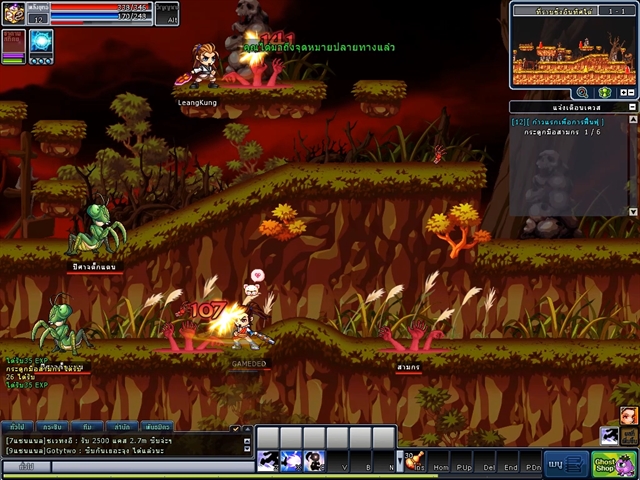
Task: Activate the first skill icon in hotbar
Action: 268,461
